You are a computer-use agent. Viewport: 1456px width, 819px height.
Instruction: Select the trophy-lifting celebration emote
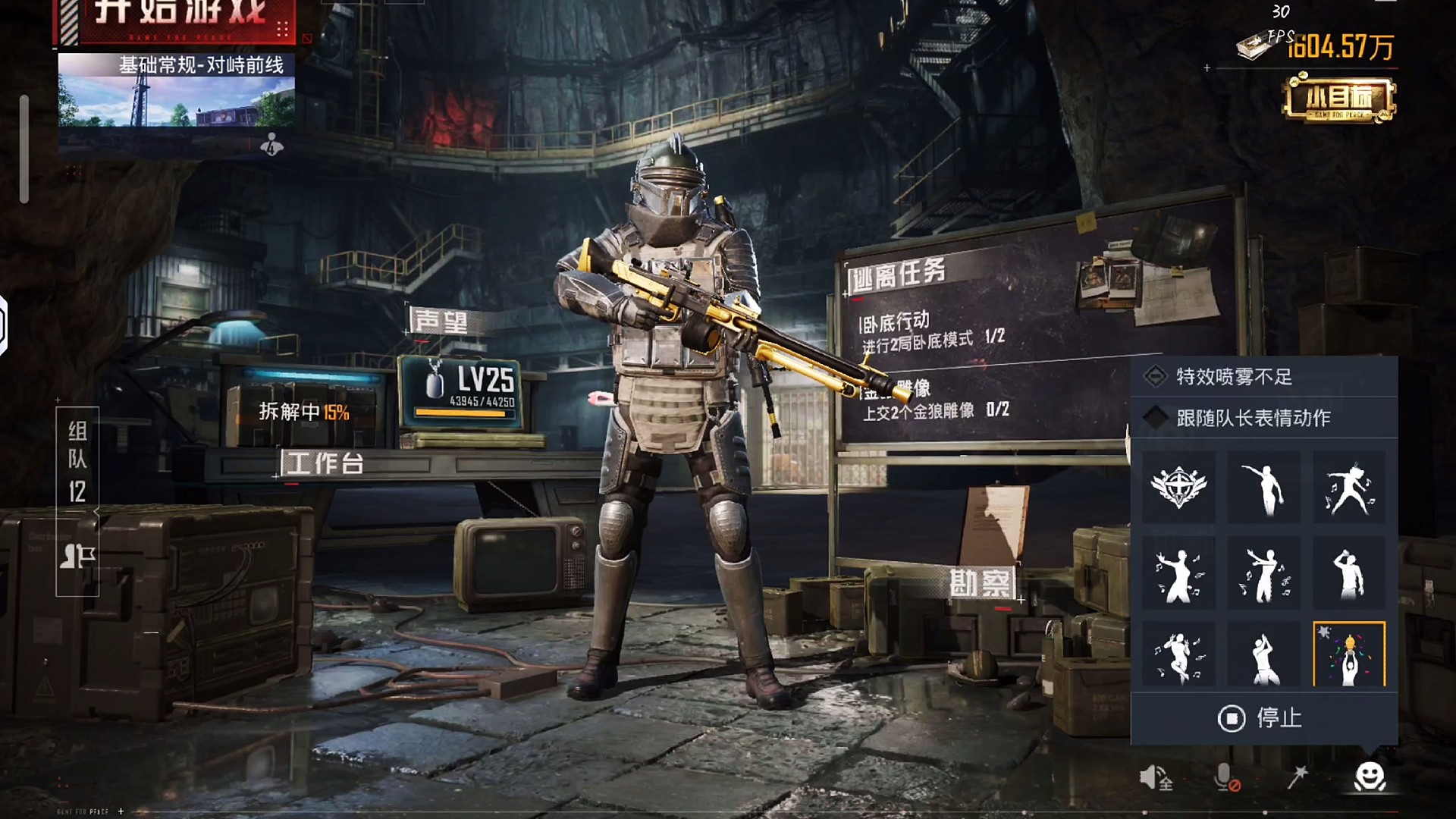pyautogui.click(x=1349, y=655)
